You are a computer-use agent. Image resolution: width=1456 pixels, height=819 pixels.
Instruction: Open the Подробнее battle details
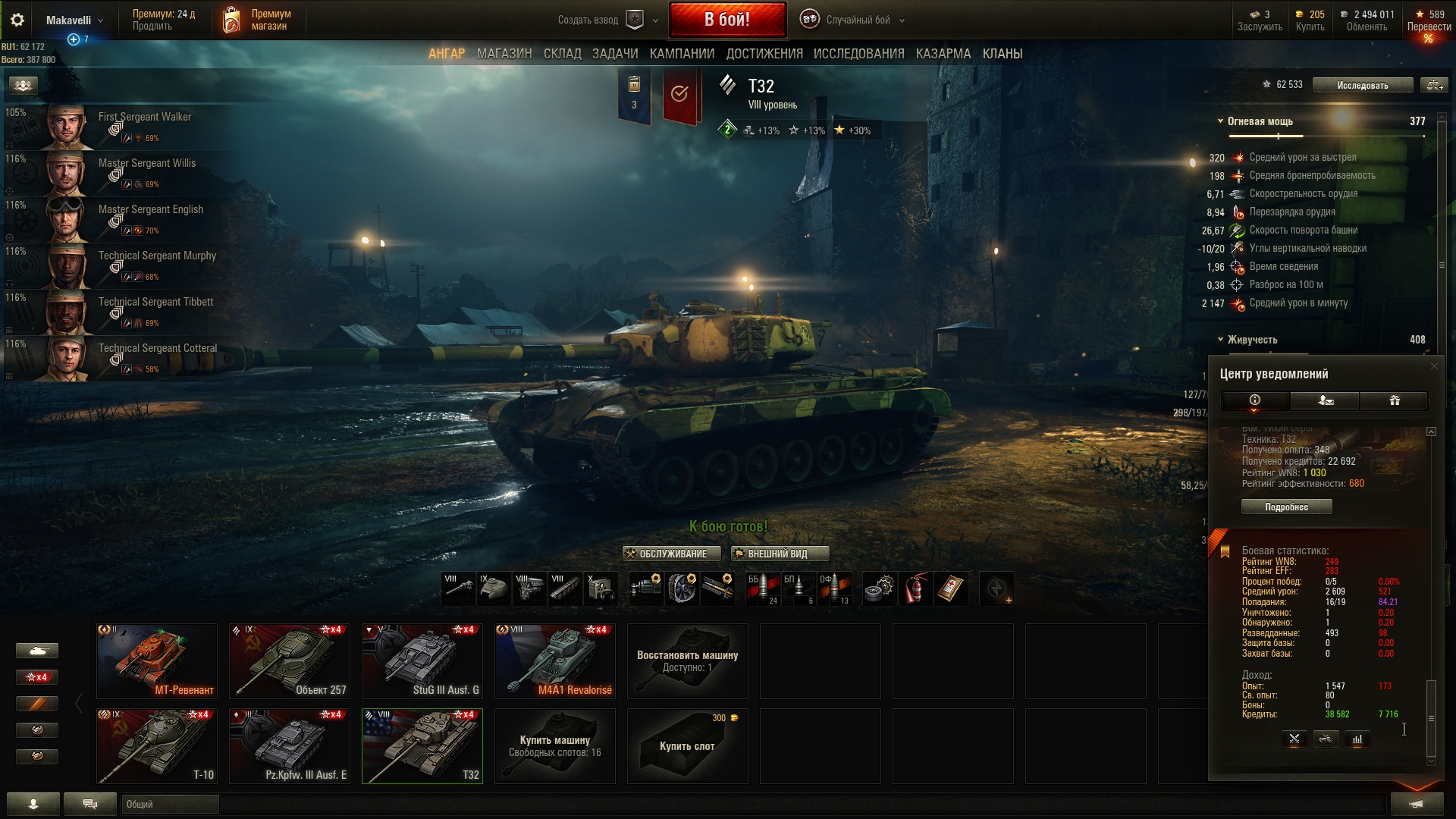1286,507
